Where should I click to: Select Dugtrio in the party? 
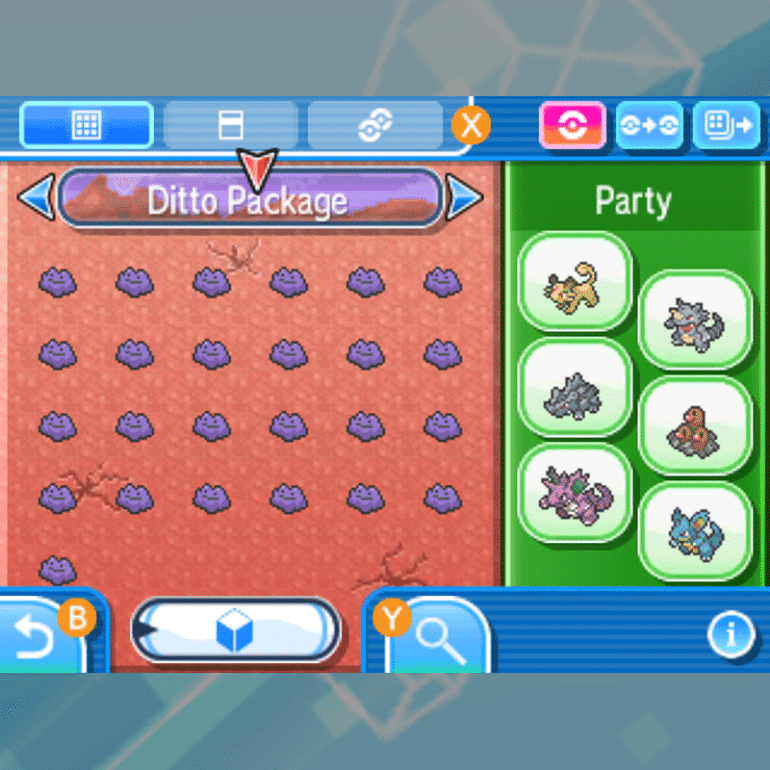695,428
